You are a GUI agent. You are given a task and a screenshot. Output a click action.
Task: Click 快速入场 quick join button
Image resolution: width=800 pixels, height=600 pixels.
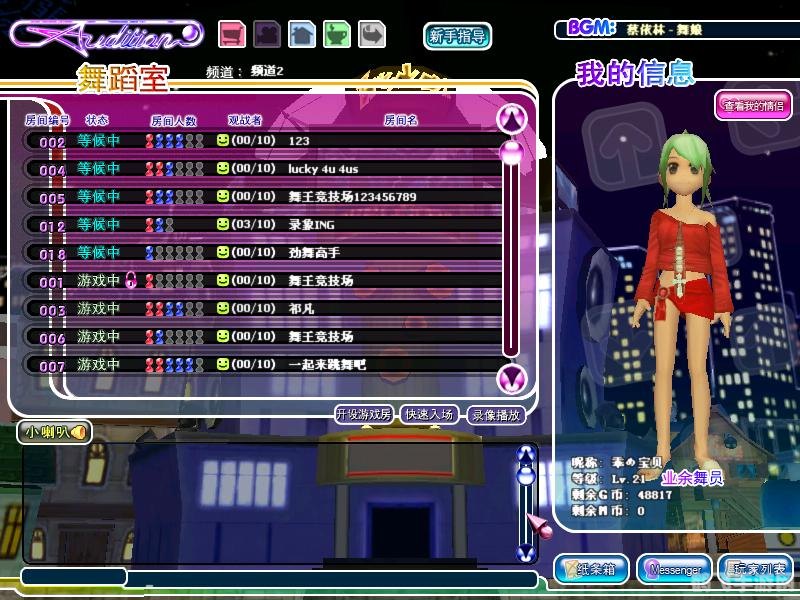pyautogui.click(x=431, y=414)
